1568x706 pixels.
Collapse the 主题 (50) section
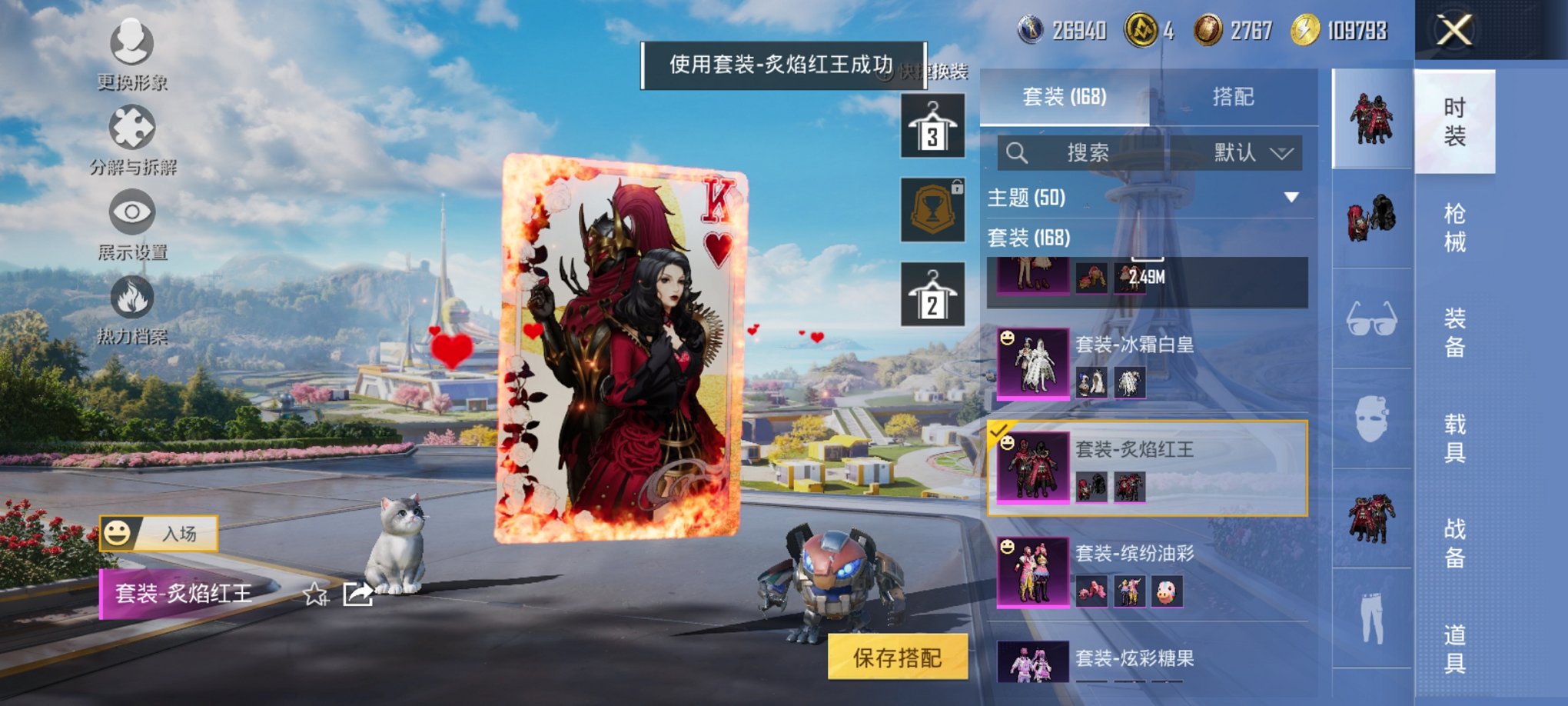tap(1293, 198)
